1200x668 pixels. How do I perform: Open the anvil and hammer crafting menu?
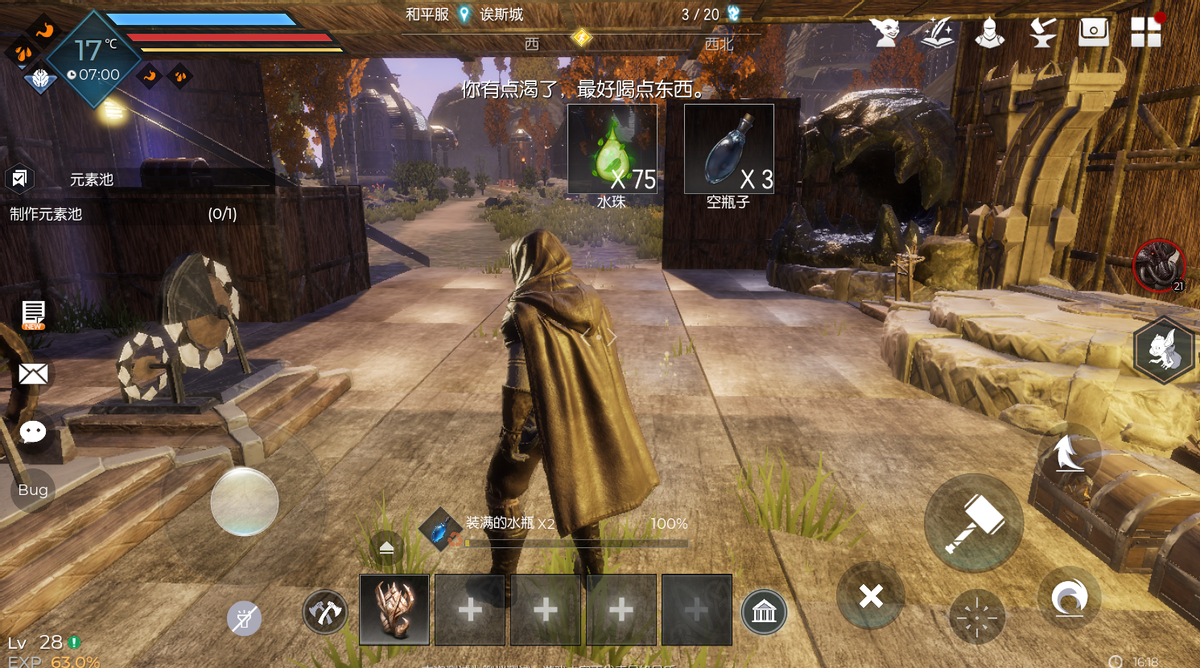coord(1043,32)
